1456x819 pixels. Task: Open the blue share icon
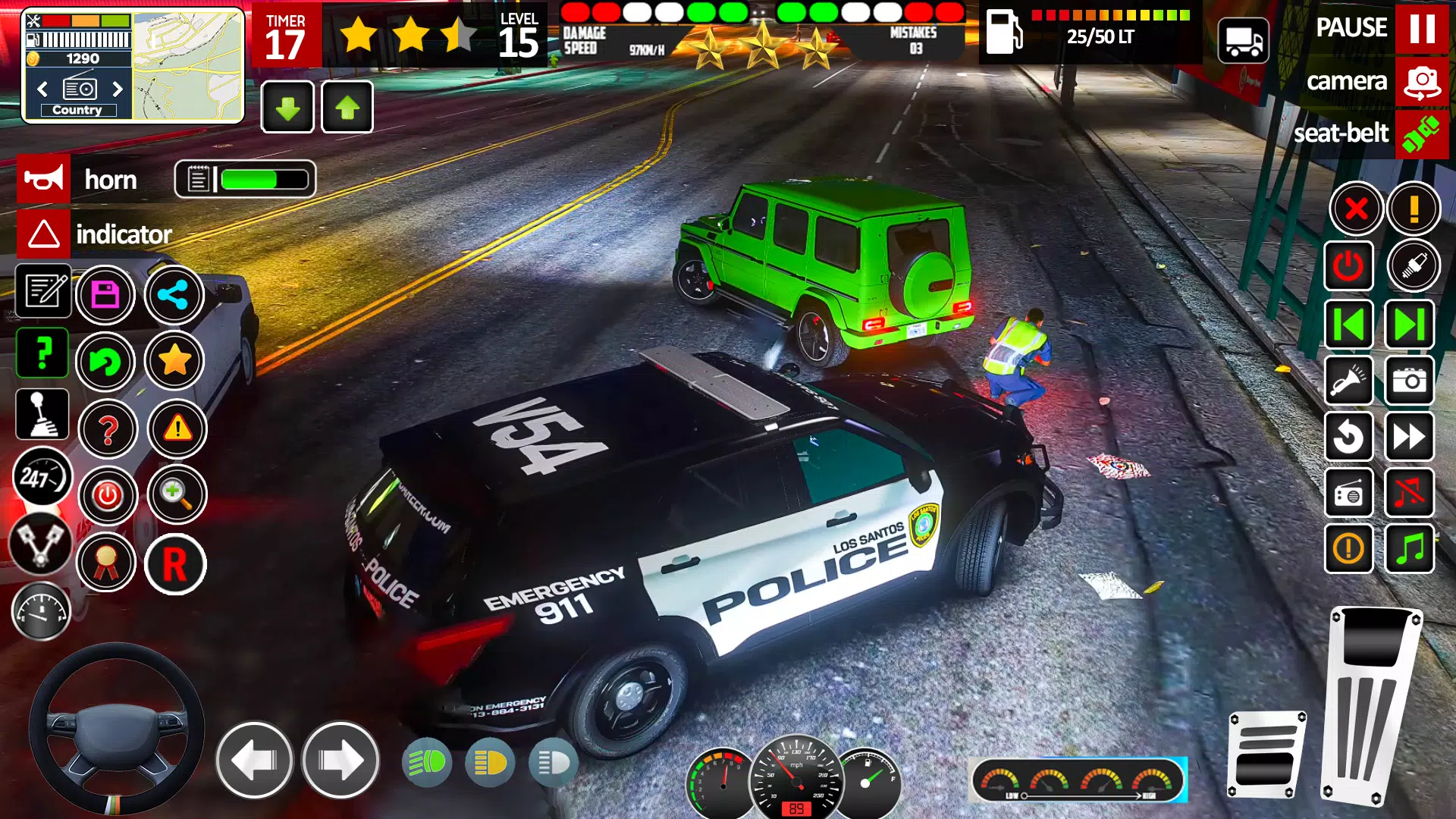click(x=174, y=295)
